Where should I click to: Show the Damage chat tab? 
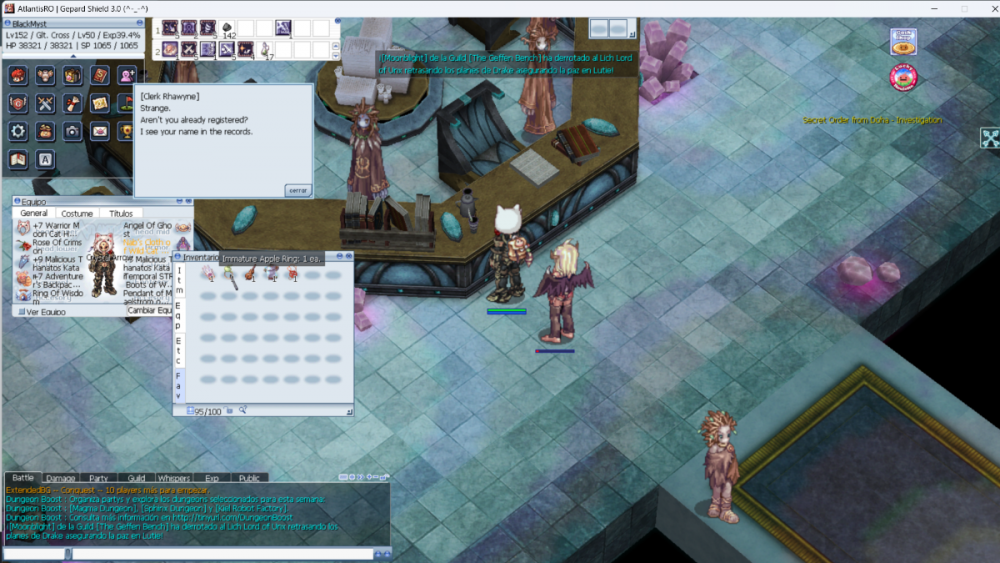pos(60,479)
